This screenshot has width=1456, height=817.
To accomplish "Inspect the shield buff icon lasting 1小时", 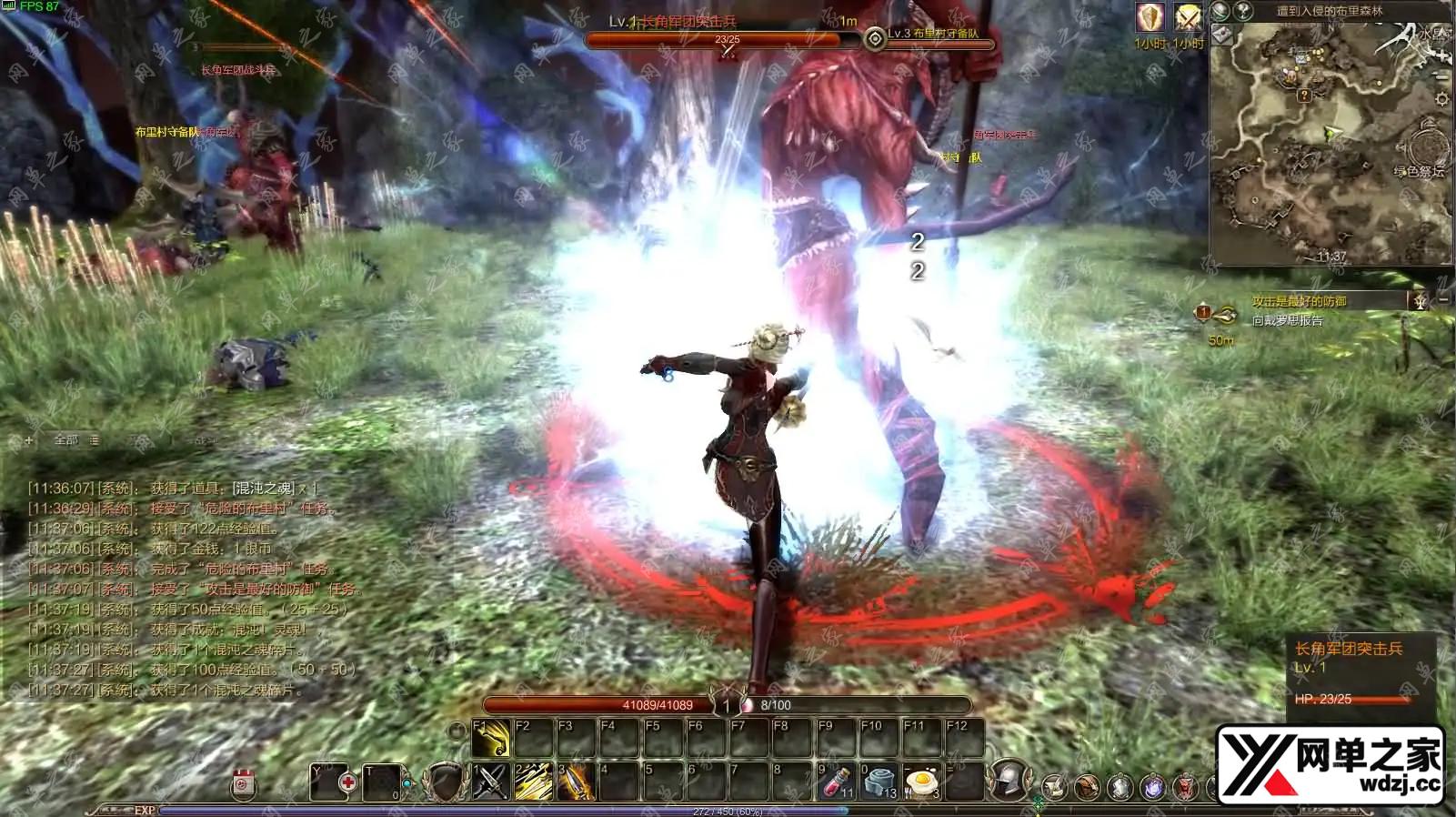I will click(x=1150, y=17).
